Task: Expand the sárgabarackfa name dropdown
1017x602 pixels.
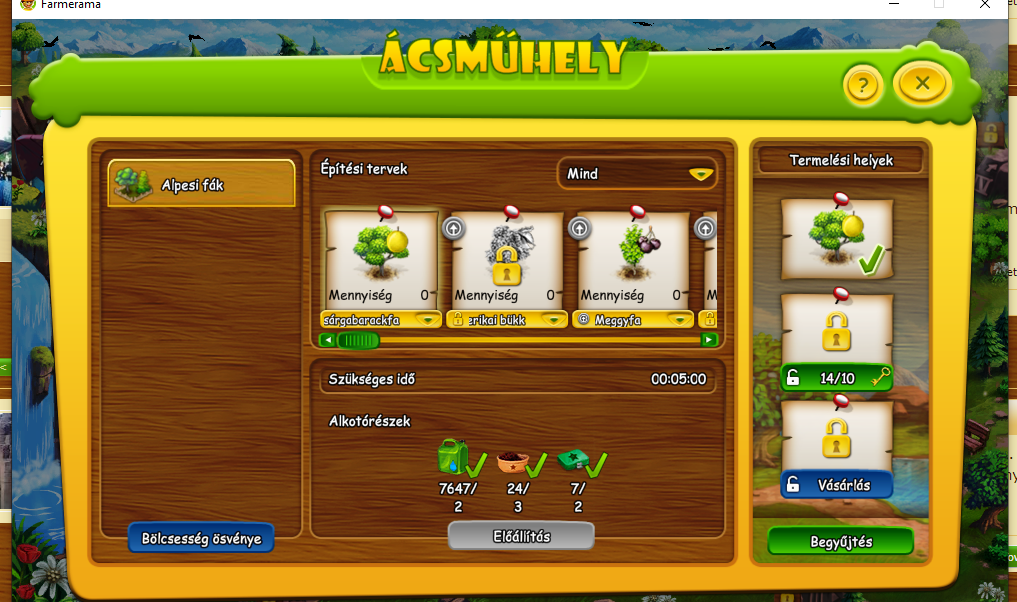Action: click(429, 320)
